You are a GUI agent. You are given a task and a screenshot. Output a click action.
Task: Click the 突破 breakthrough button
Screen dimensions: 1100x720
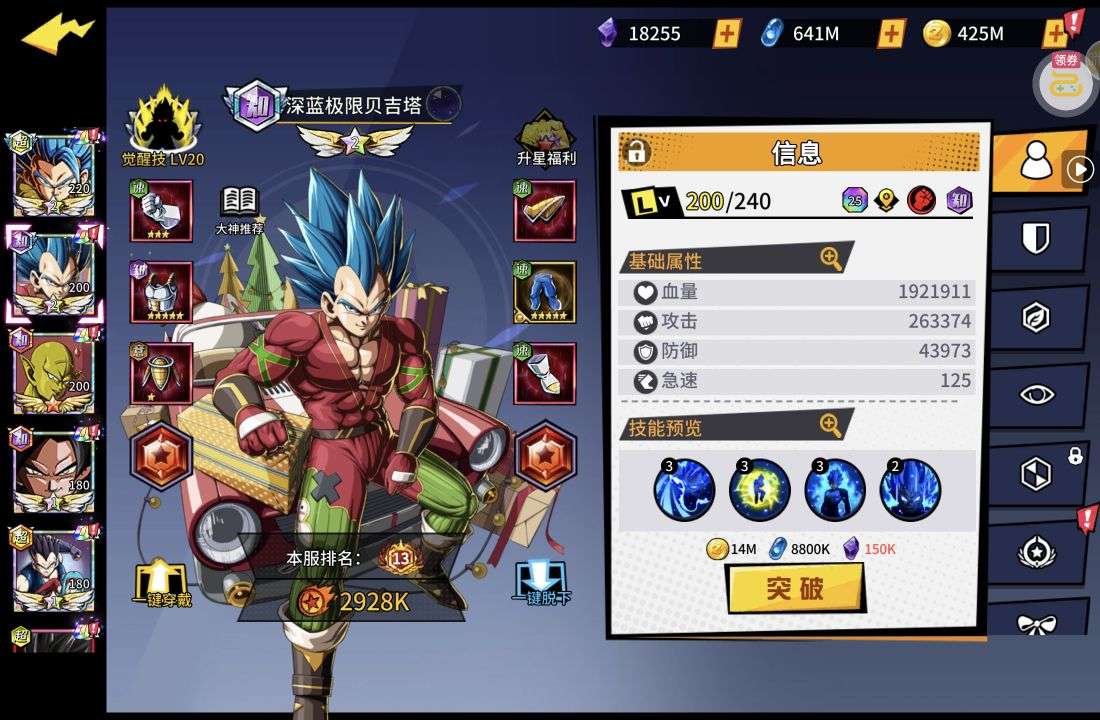(795, 588)
